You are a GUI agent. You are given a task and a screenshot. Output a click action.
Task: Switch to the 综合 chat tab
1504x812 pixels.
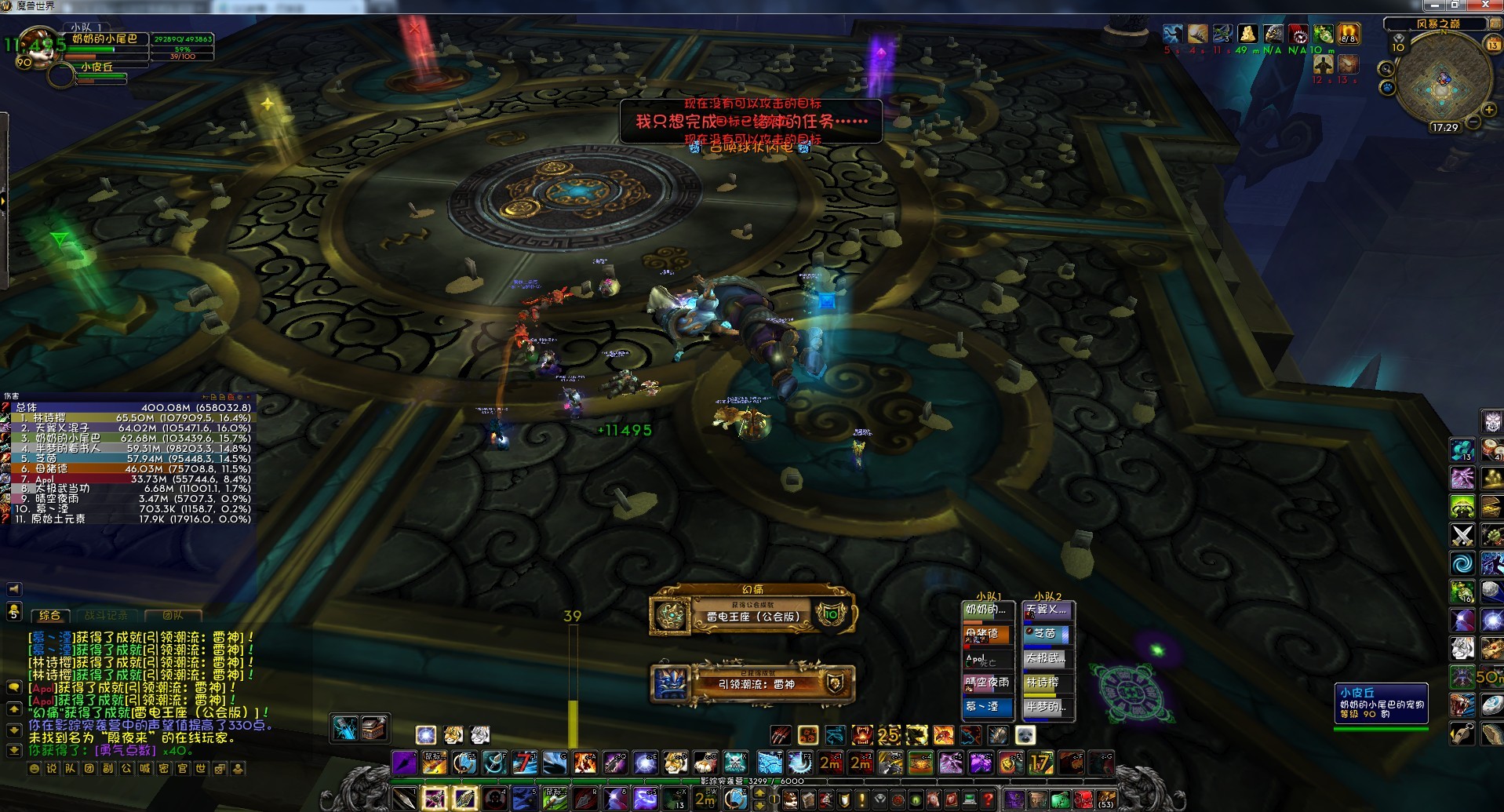pos(49,616)
